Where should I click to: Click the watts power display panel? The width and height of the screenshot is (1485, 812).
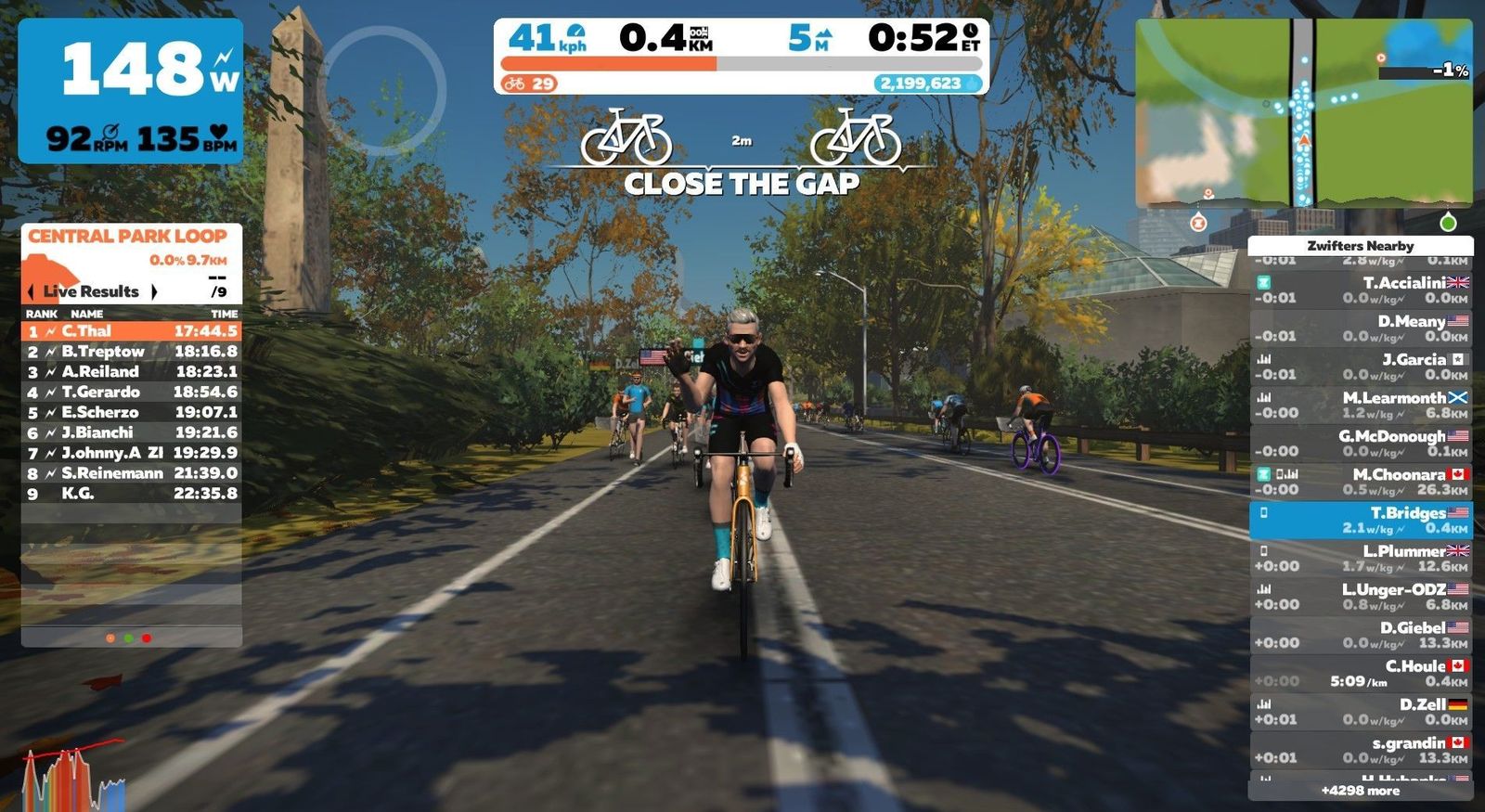tap(131, 91)
